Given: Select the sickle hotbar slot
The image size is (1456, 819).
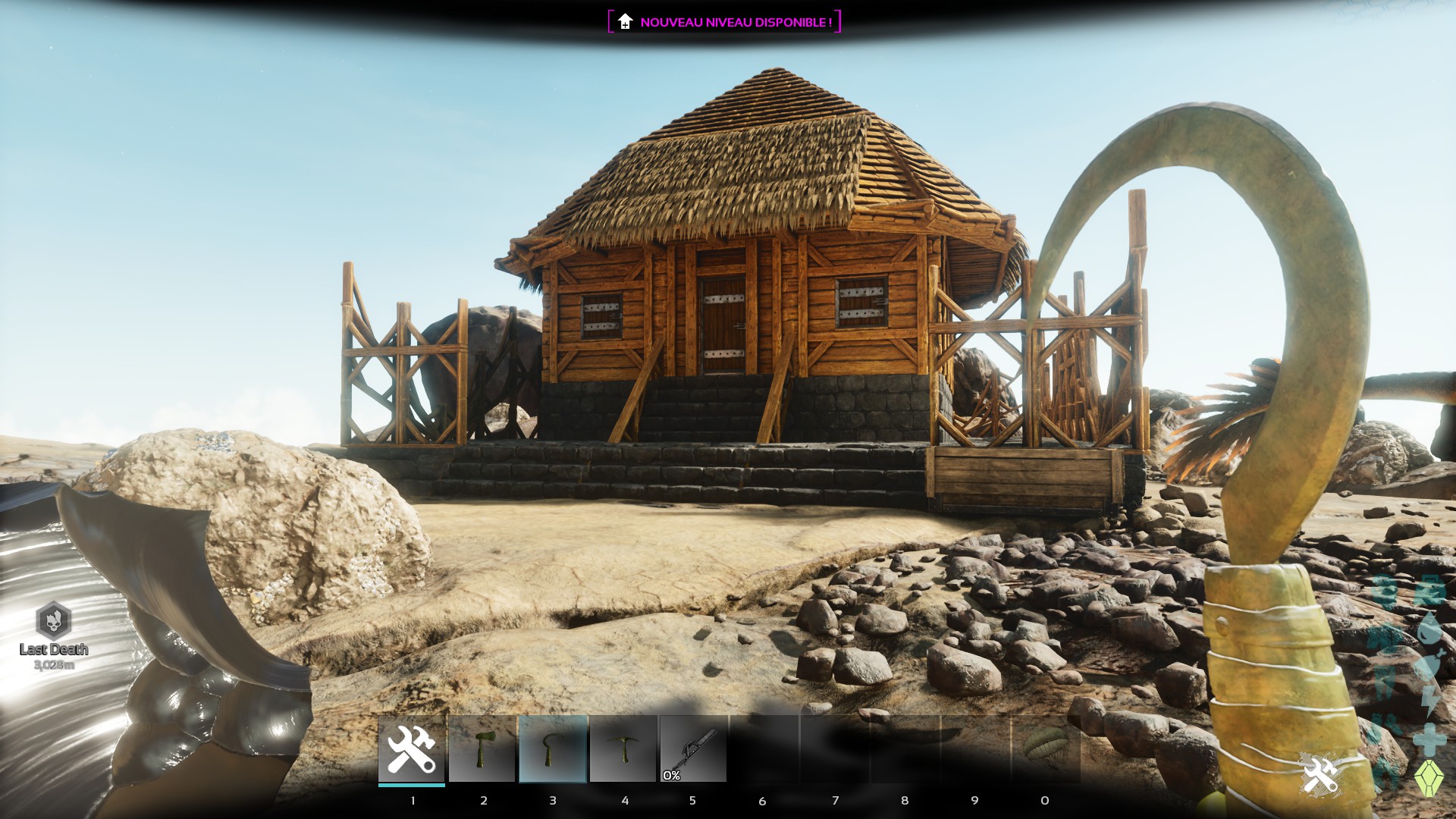Looking at the screenshot, I should coord(553,749).
